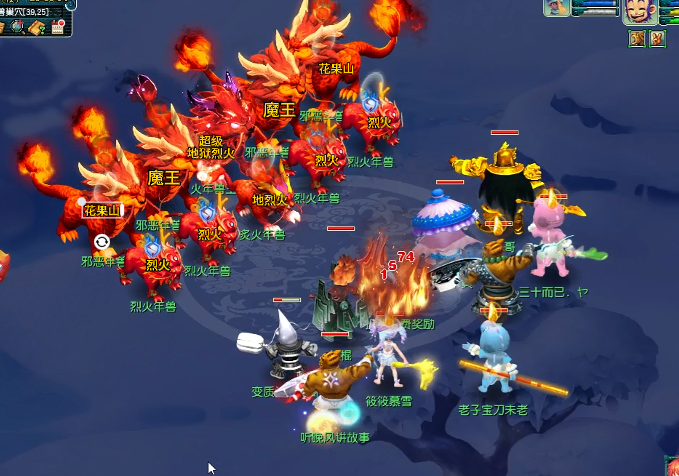The image size is (679, 476).
Task: Click the victory hand buff icon
Action: click(x=657, y=38)
